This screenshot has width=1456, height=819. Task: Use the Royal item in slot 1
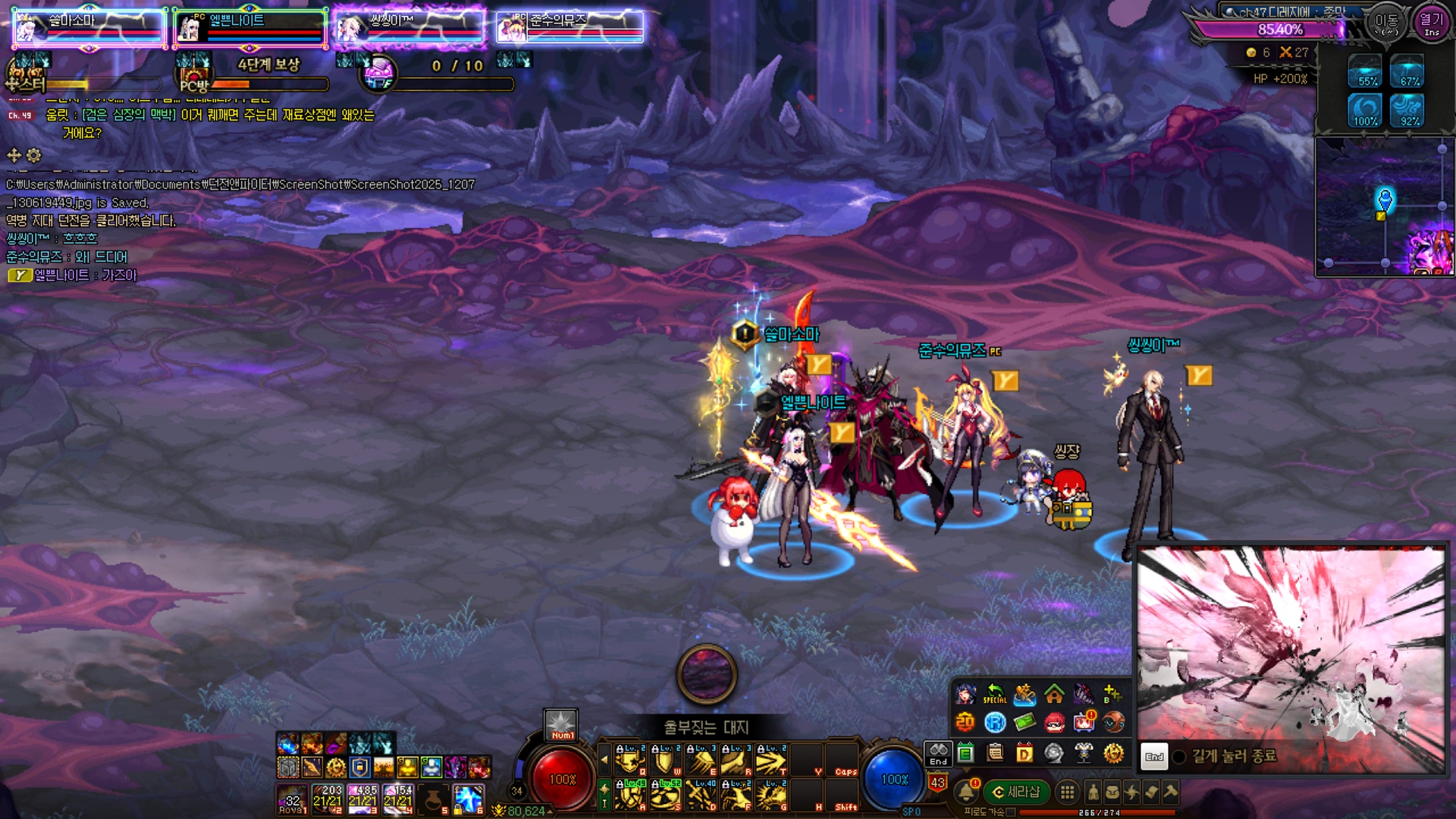pyautogui.click(x=292, y=800)
